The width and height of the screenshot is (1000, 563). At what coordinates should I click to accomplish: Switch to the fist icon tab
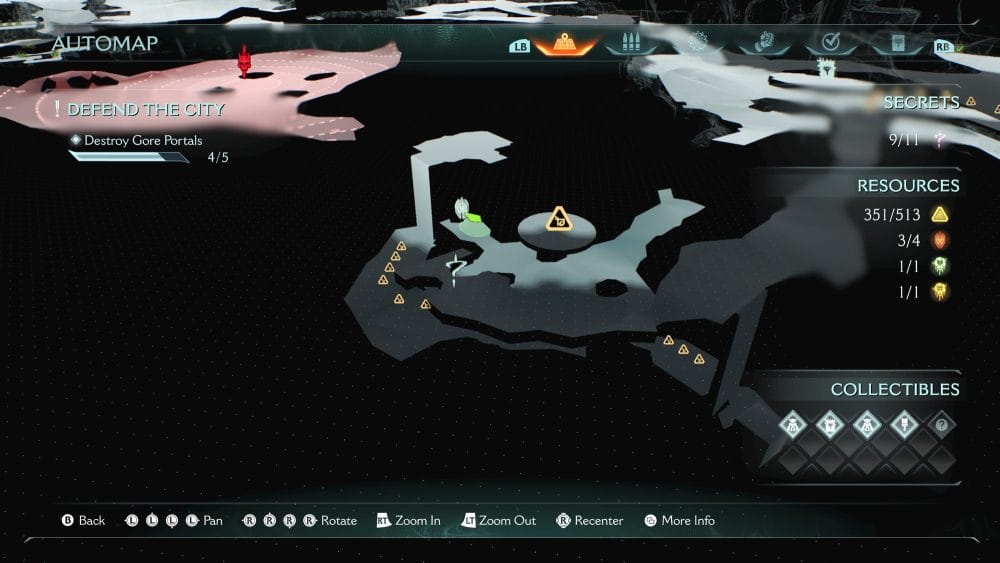[764, 44]
